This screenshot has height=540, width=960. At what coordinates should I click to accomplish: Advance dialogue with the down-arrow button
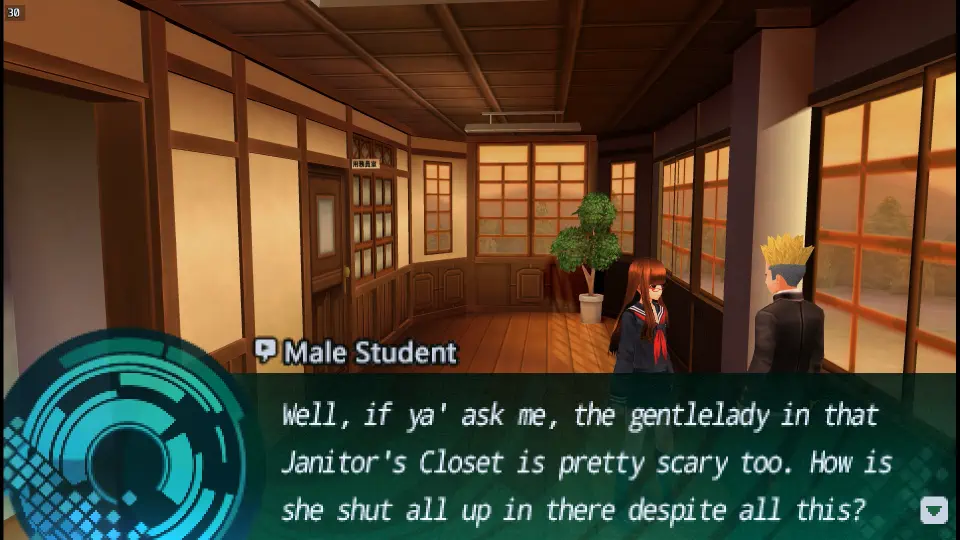click(933, 510)
